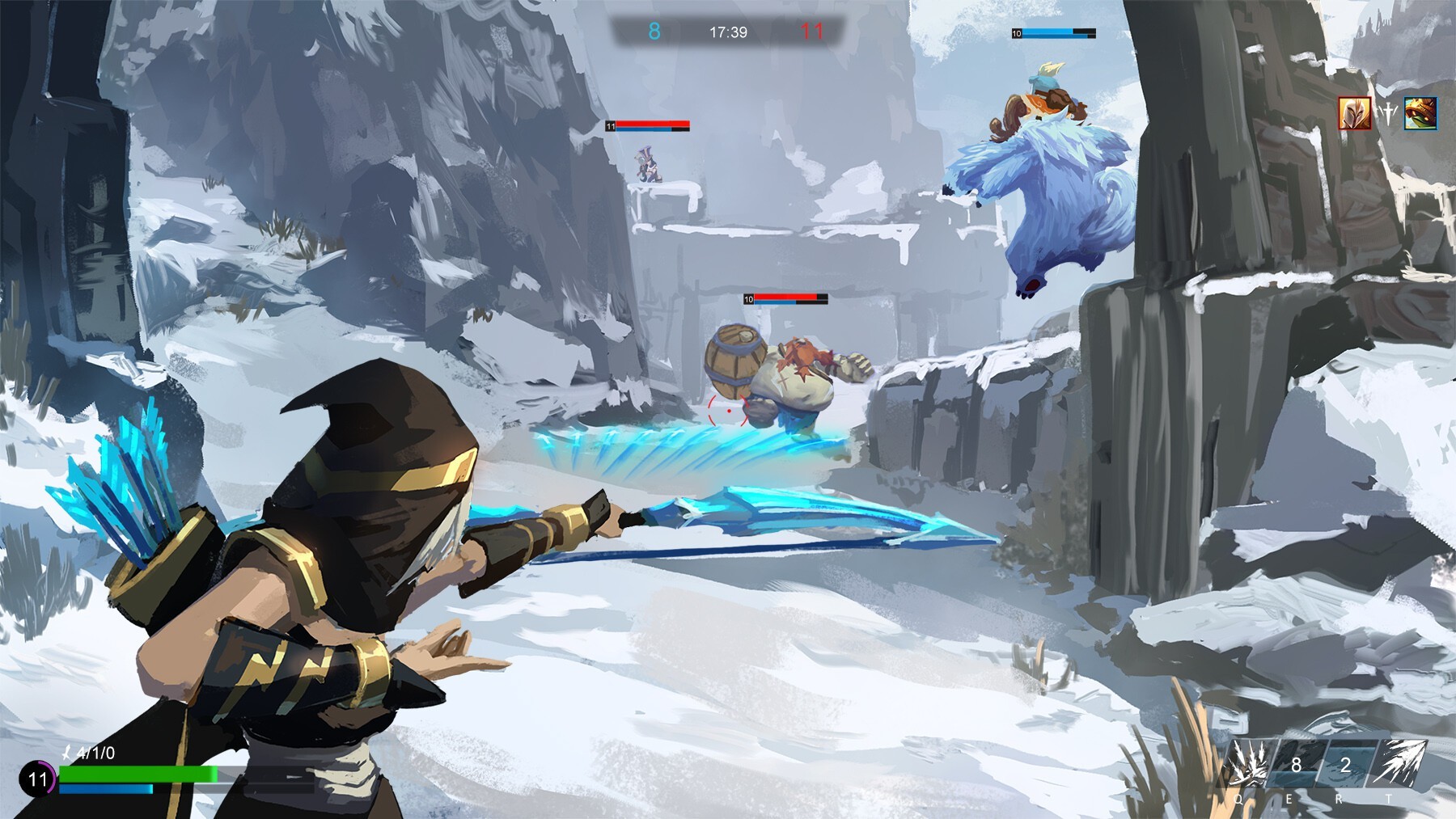Click the Q keybind label under the hotbar
Viewport: 1456px width, 819px height.
[1238, 799]
